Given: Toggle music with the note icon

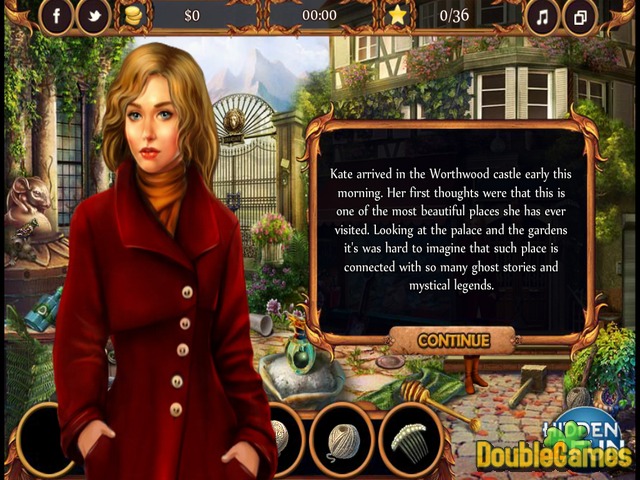Looking at the screenshot, I should click(543, 16).
